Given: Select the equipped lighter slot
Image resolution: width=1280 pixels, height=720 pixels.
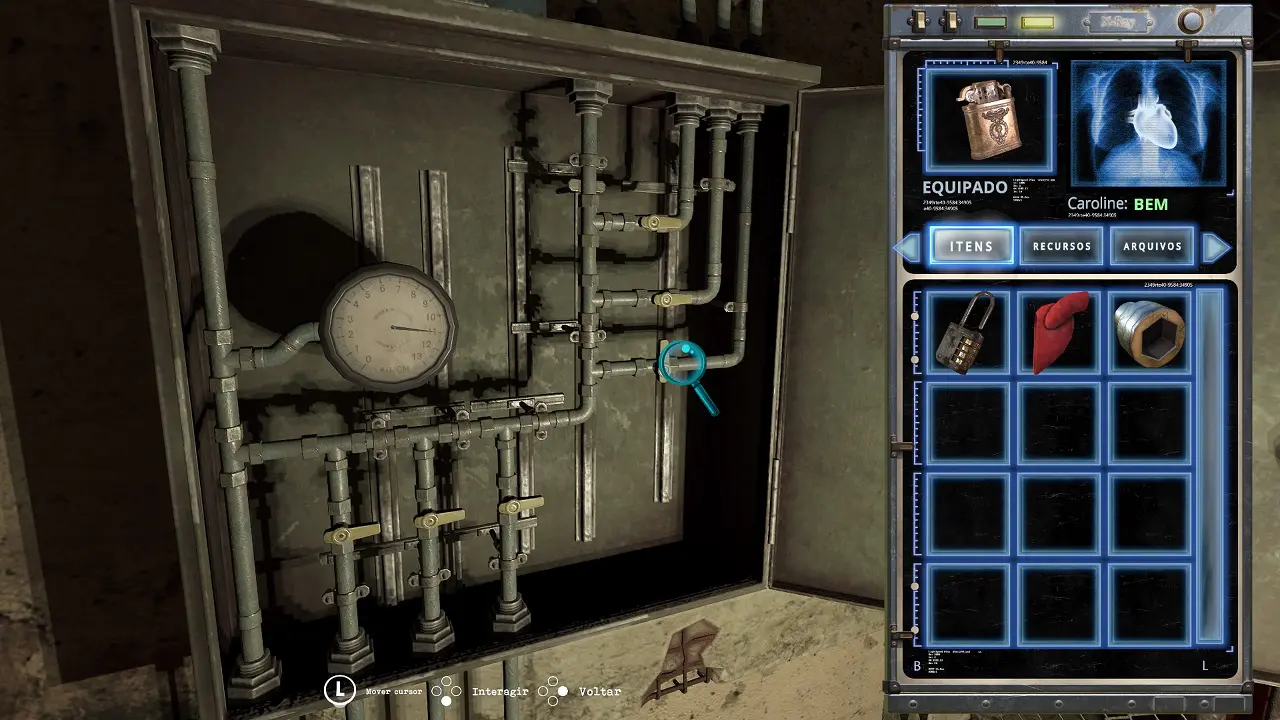Looking at the screenshot, I should (989, 121).
